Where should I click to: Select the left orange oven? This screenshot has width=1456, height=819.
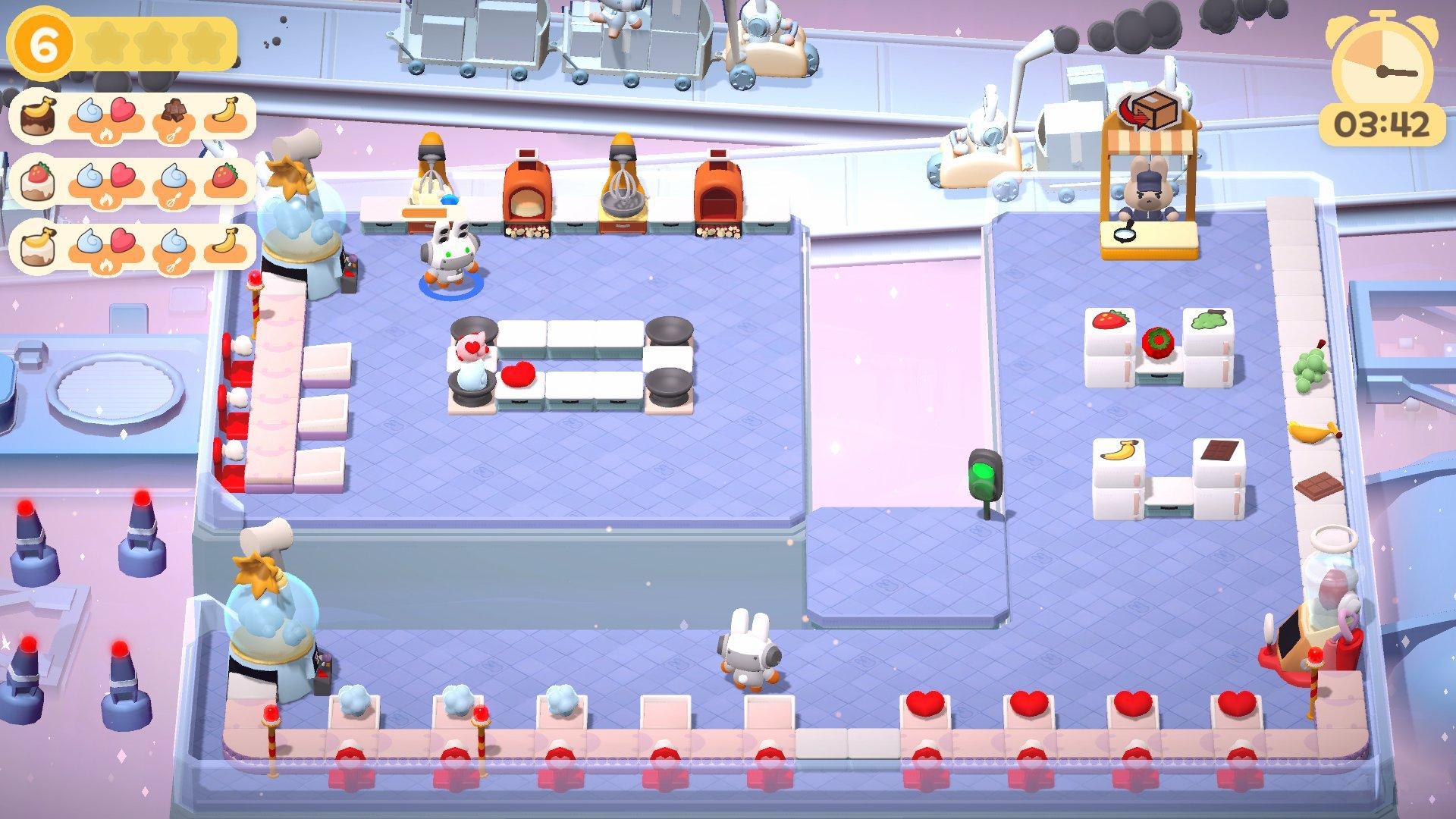pos(527,190)
